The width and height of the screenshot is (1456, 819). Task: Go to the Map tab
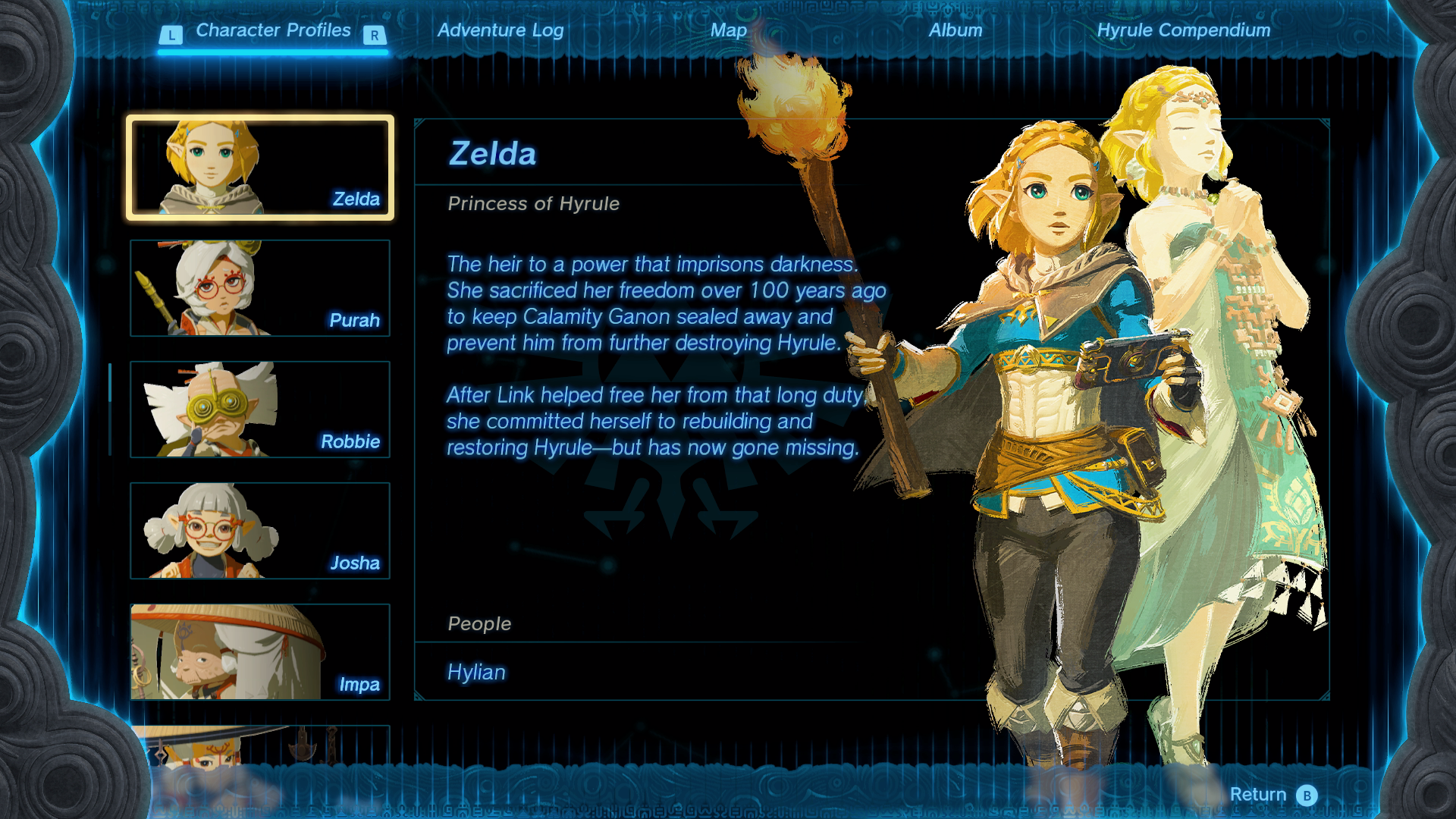(729, 30)
